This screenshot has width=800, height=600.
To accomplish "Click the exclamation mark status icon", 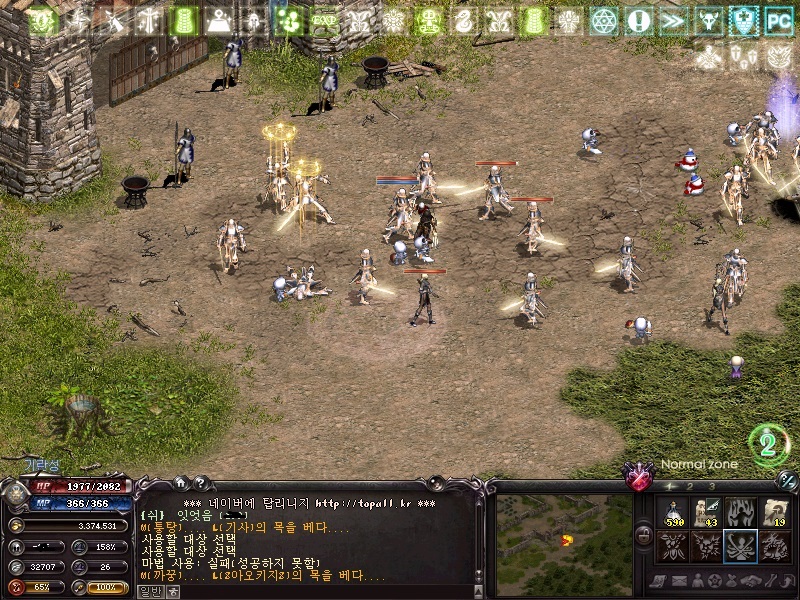I will [x=639, y=20].
